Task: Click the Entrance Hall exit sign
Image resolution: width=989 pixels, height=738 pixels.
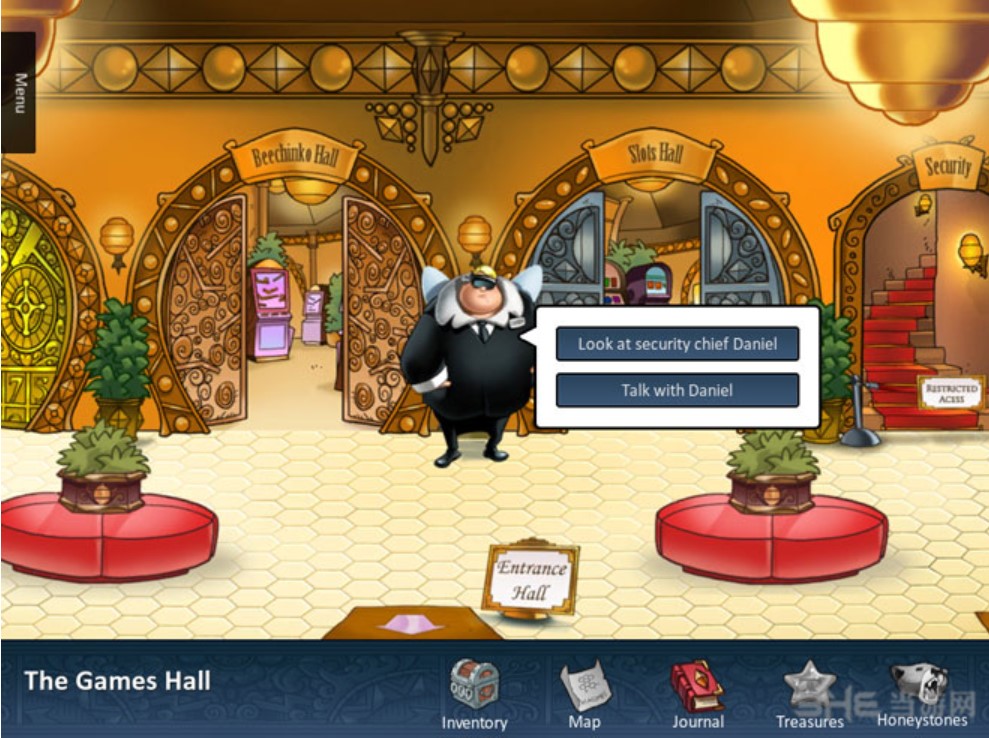Action: pyautogui.click(x=531, y=578)
